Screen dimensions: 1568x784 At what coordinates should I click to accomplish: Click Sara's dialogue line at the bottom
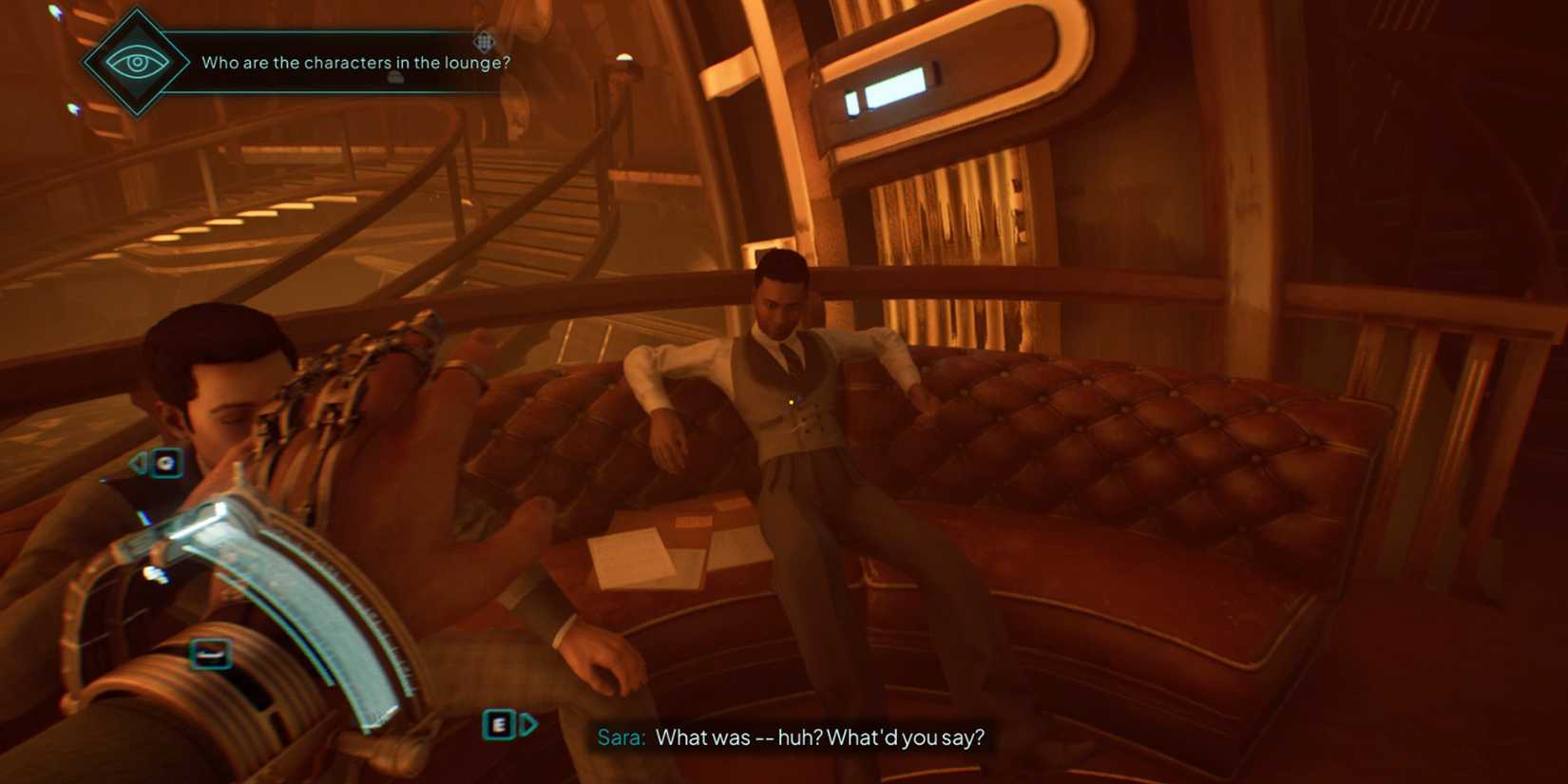pos(824,737)
